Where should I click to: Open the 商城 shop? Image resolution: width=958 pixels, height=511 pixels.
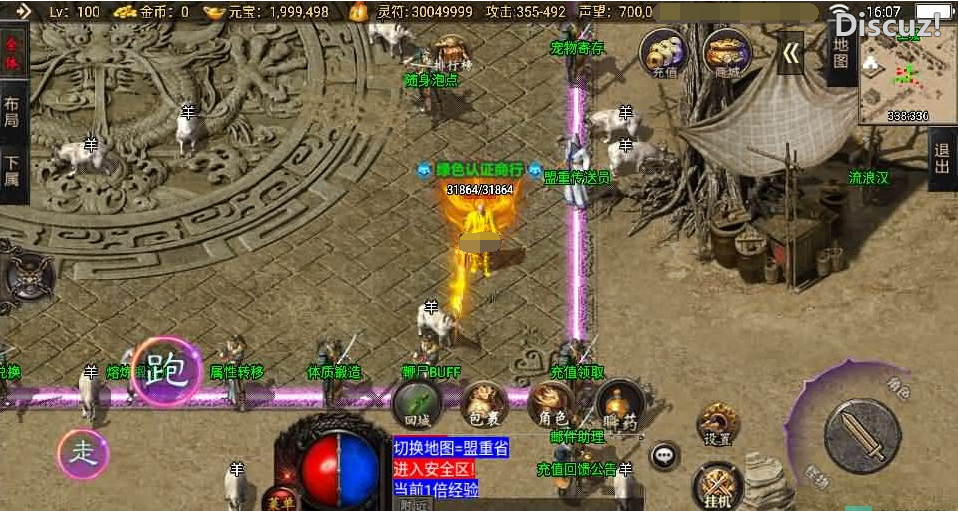(727, 53)
